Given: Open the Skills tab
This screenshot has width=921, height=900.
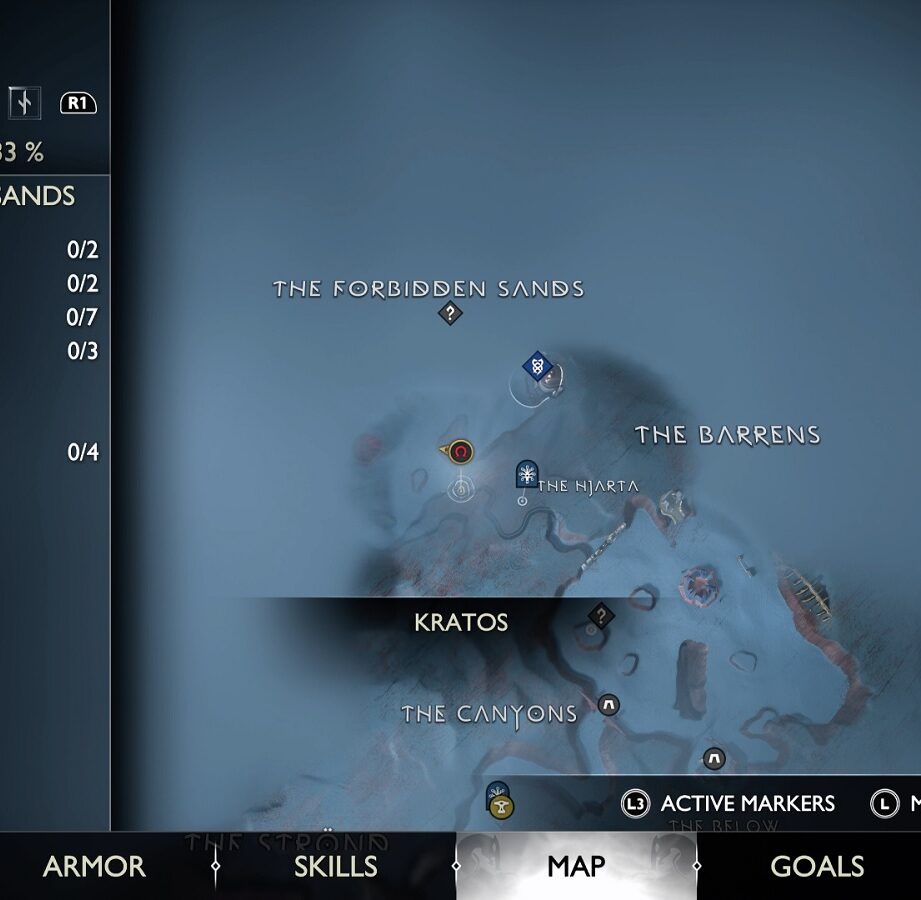Looking at the screenshot, I should (x=335, y=866).
